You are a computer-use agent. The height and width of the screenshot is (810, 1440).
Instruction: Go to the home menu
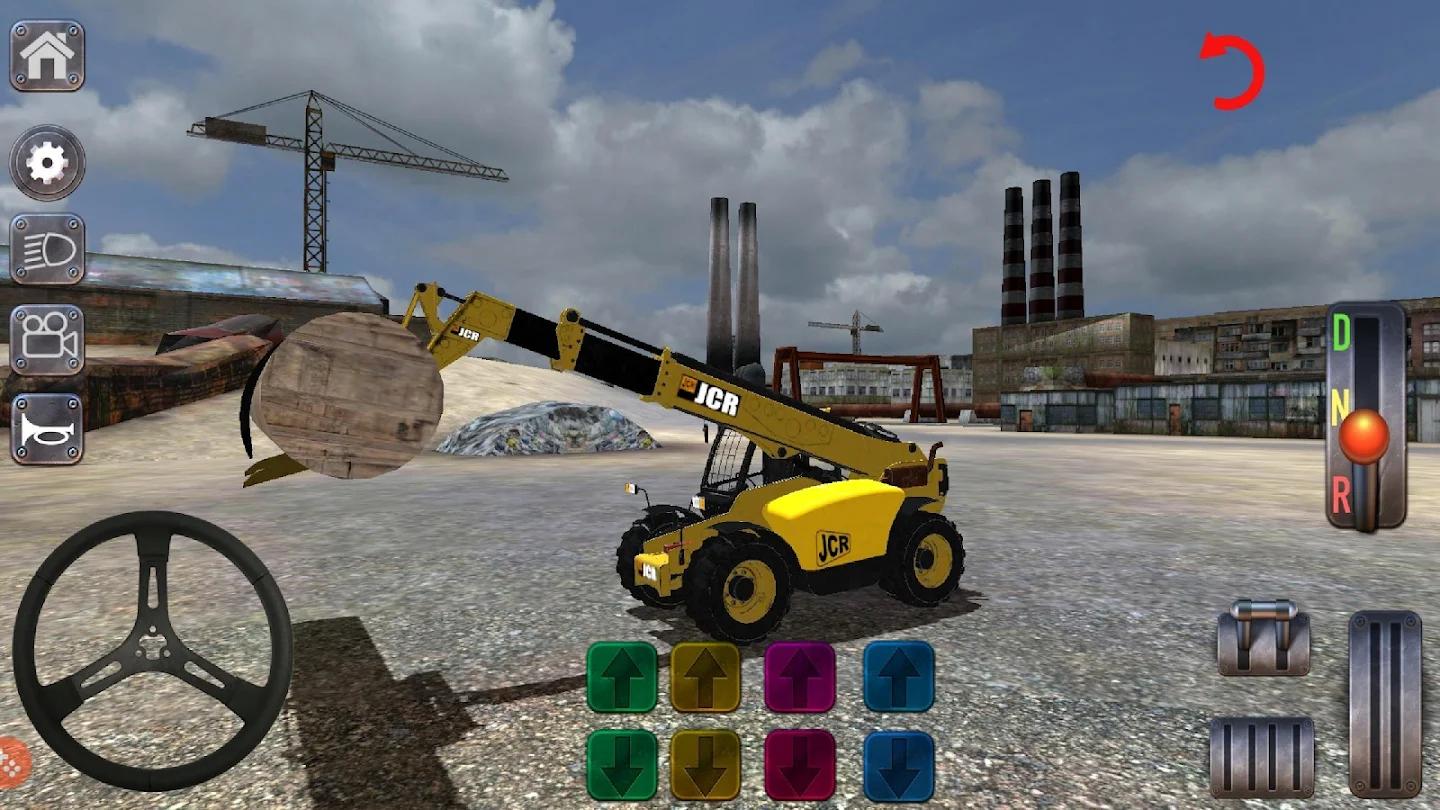[47, 56]
